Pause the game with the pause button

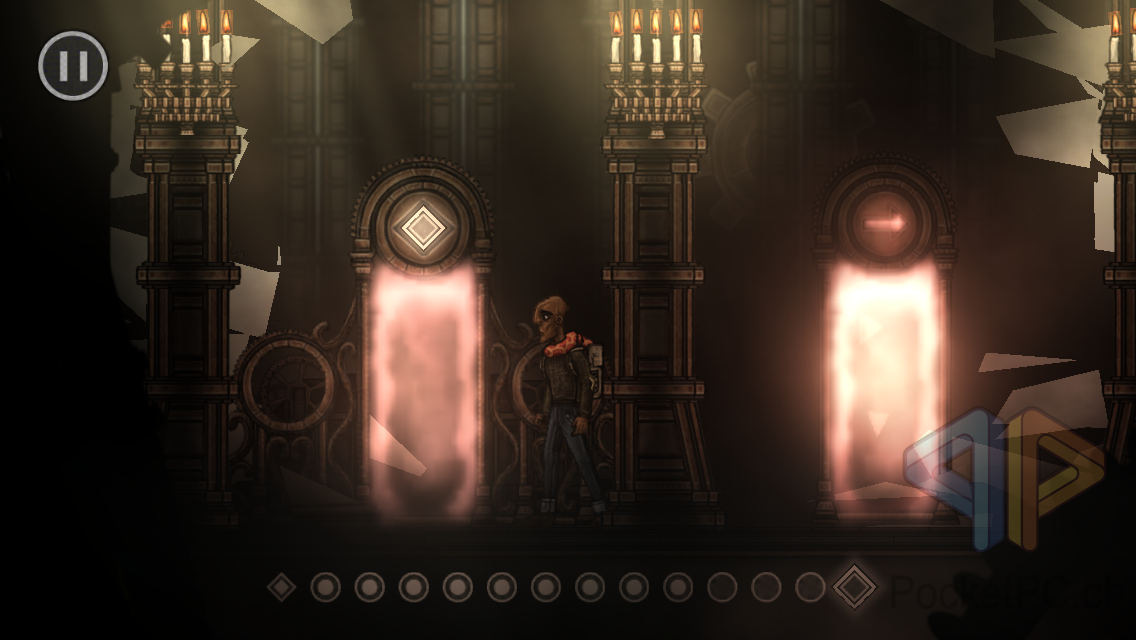point(73,66)
